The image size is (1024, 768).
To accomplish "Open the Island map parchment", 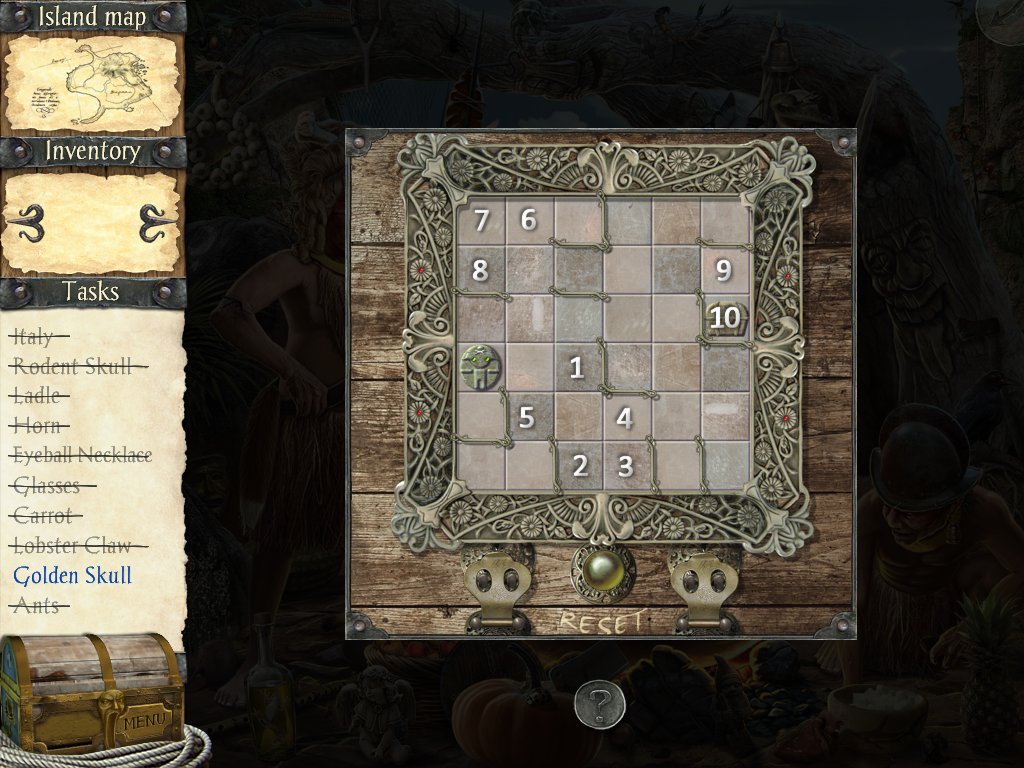I will (92, 85).
